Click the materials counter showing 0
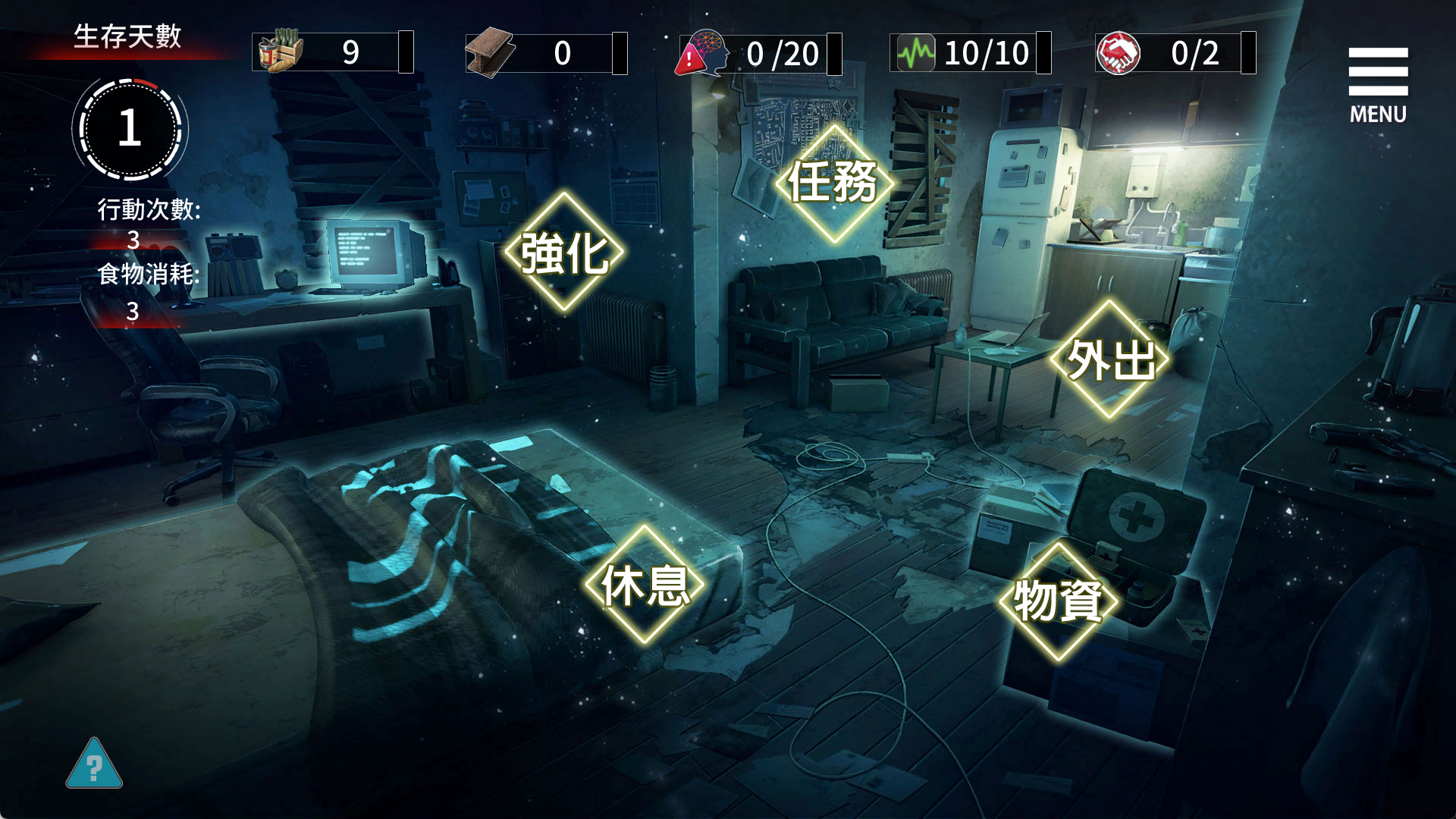Screen dimensions: 1456x819 [x=561, y=52]
